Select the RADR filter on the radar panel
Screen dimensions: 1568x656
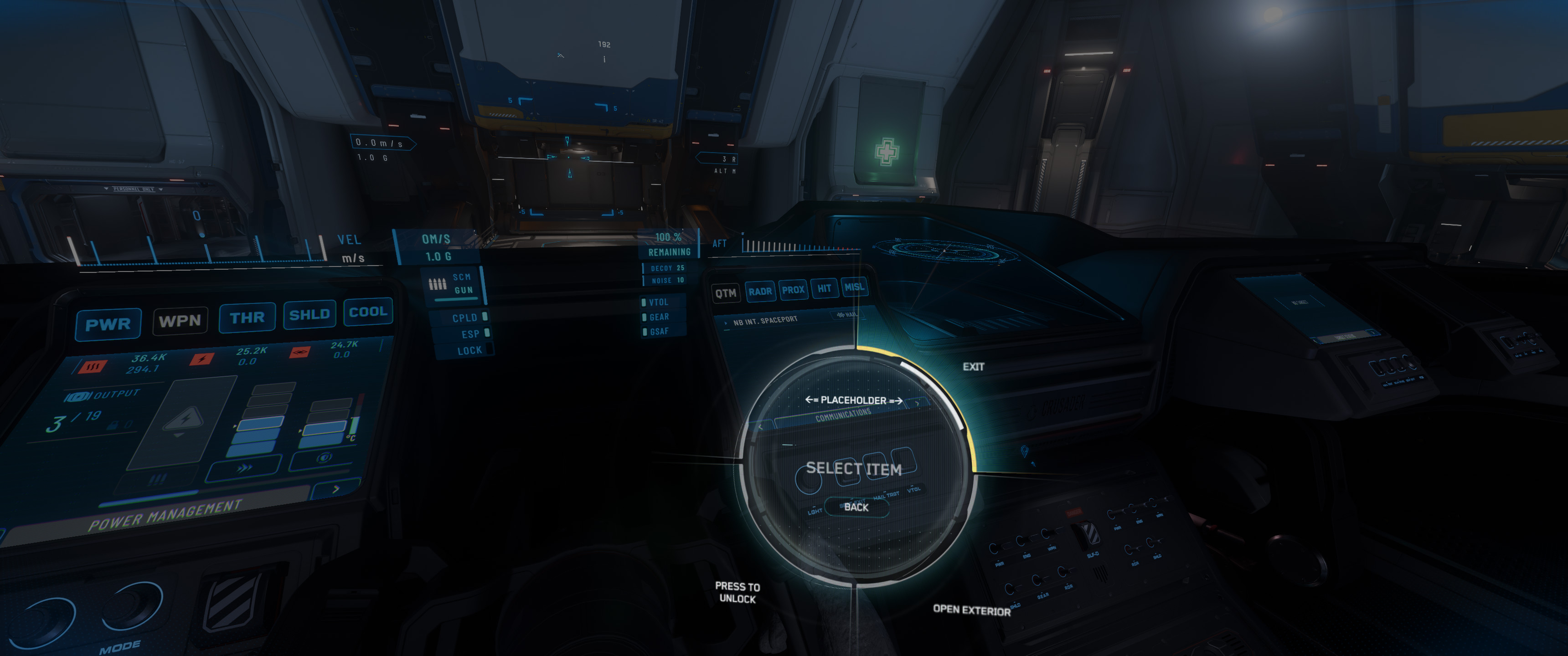coord(760,291)
